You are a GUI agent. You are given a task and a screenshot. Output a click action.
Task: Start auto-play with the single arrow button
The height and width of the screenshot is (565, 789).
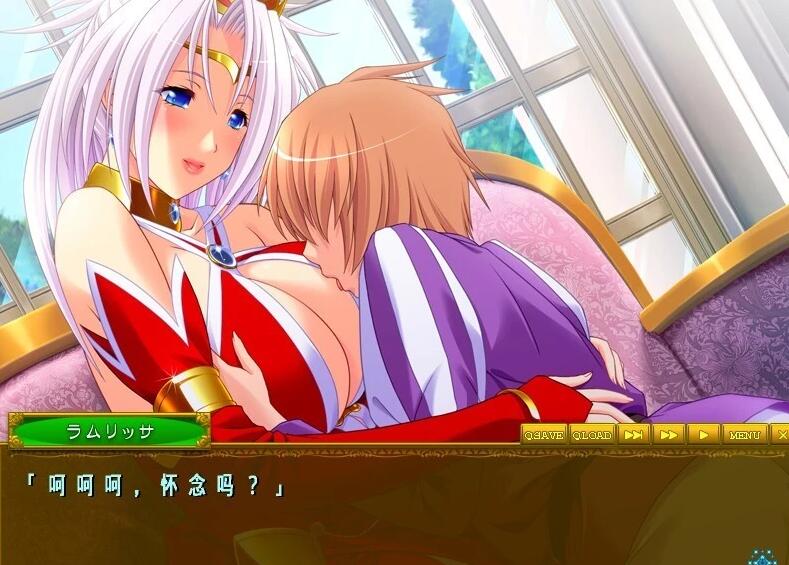703,434
